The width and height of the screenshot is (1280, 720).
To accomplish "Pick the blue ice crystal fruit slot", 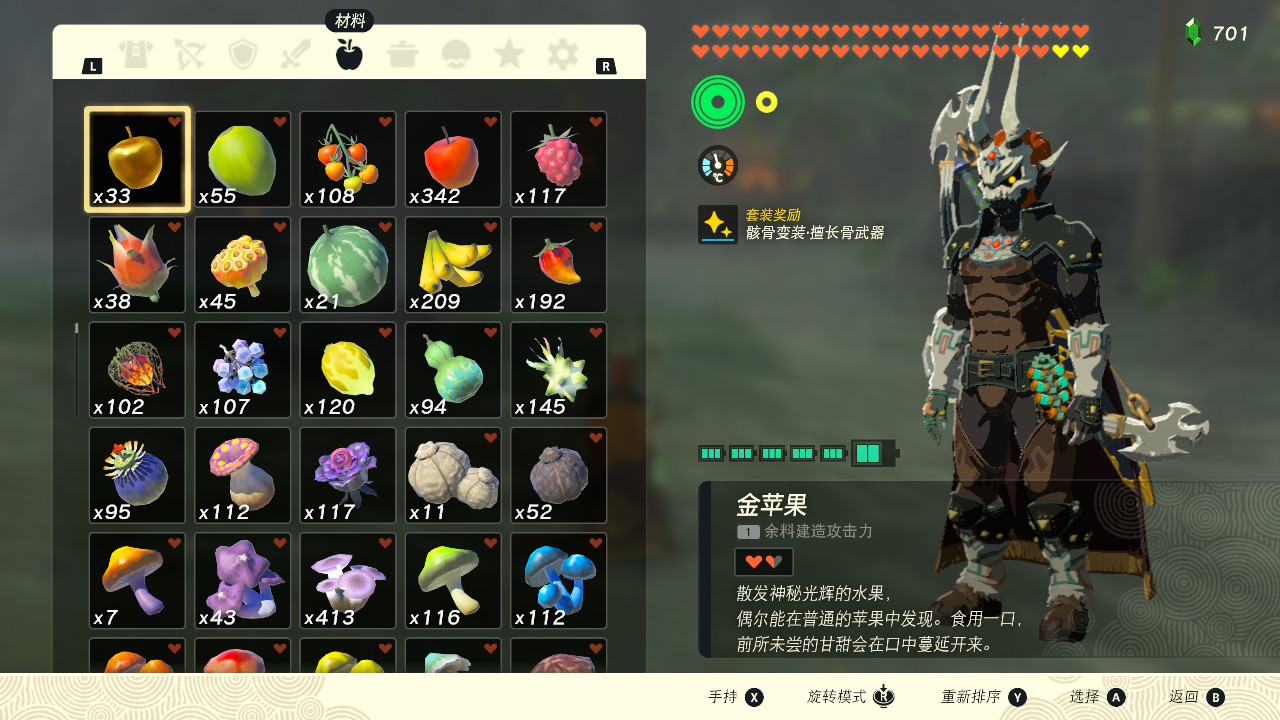I will (243, 370).
